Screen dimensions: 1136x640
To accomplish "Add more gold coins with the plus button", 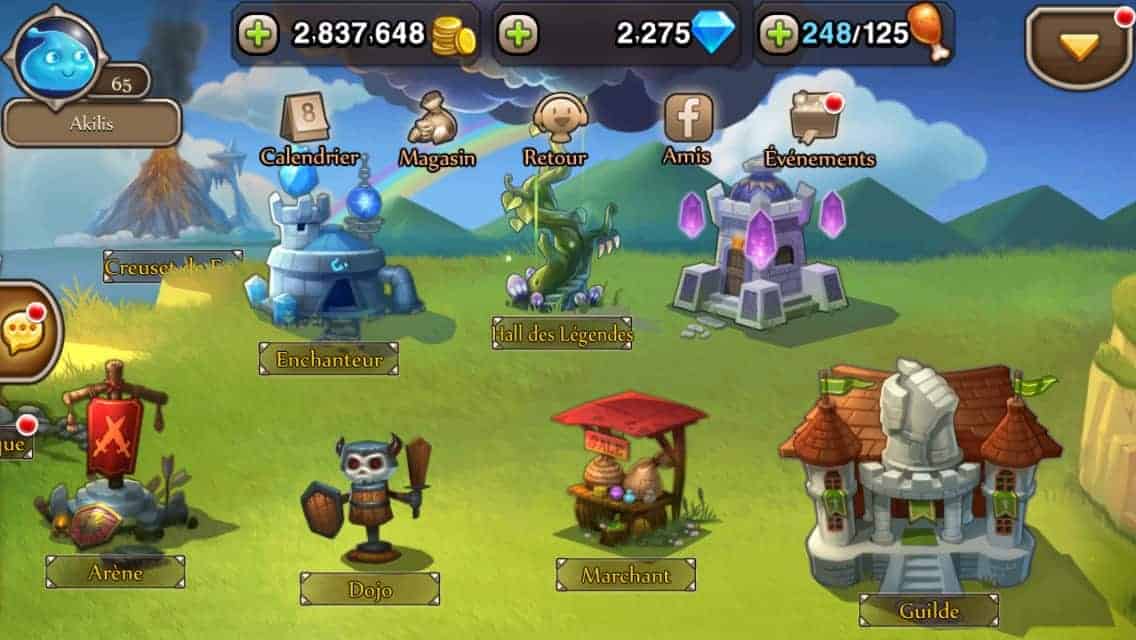I will click(x=257, y=35).
